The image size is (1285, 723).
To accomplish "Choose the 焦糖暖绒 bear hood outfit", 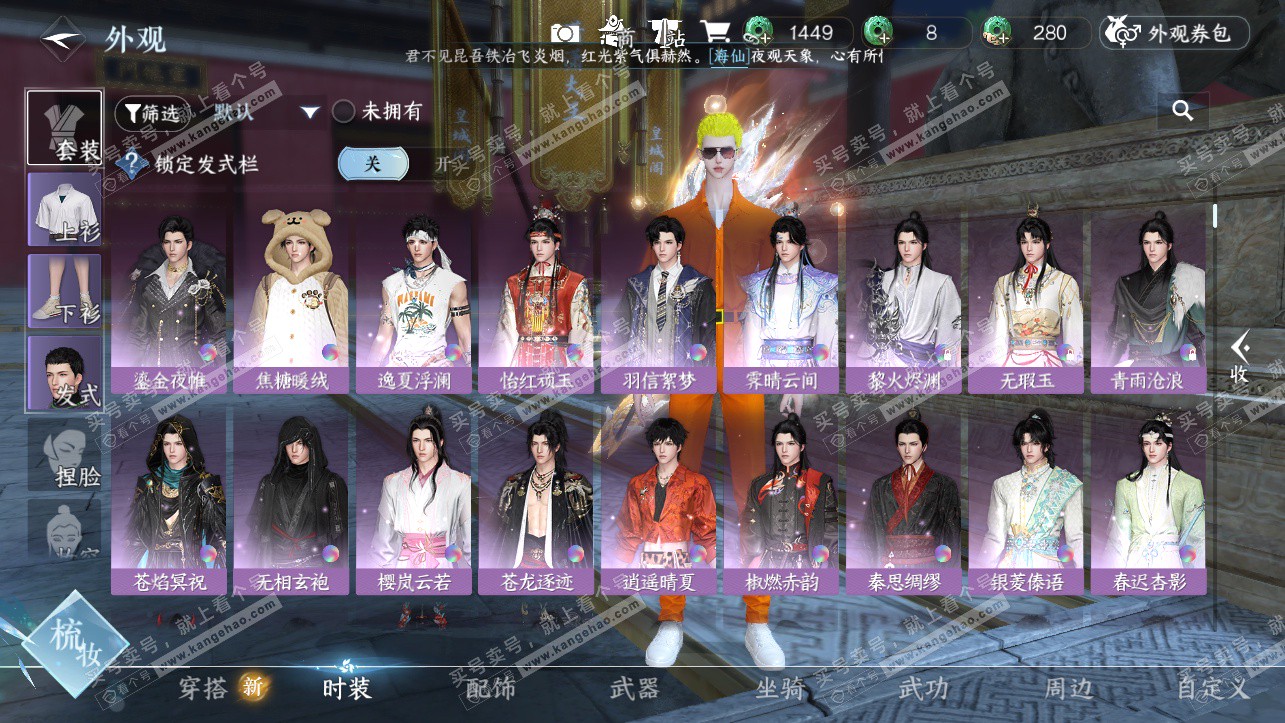I will (x=291, y=300).
